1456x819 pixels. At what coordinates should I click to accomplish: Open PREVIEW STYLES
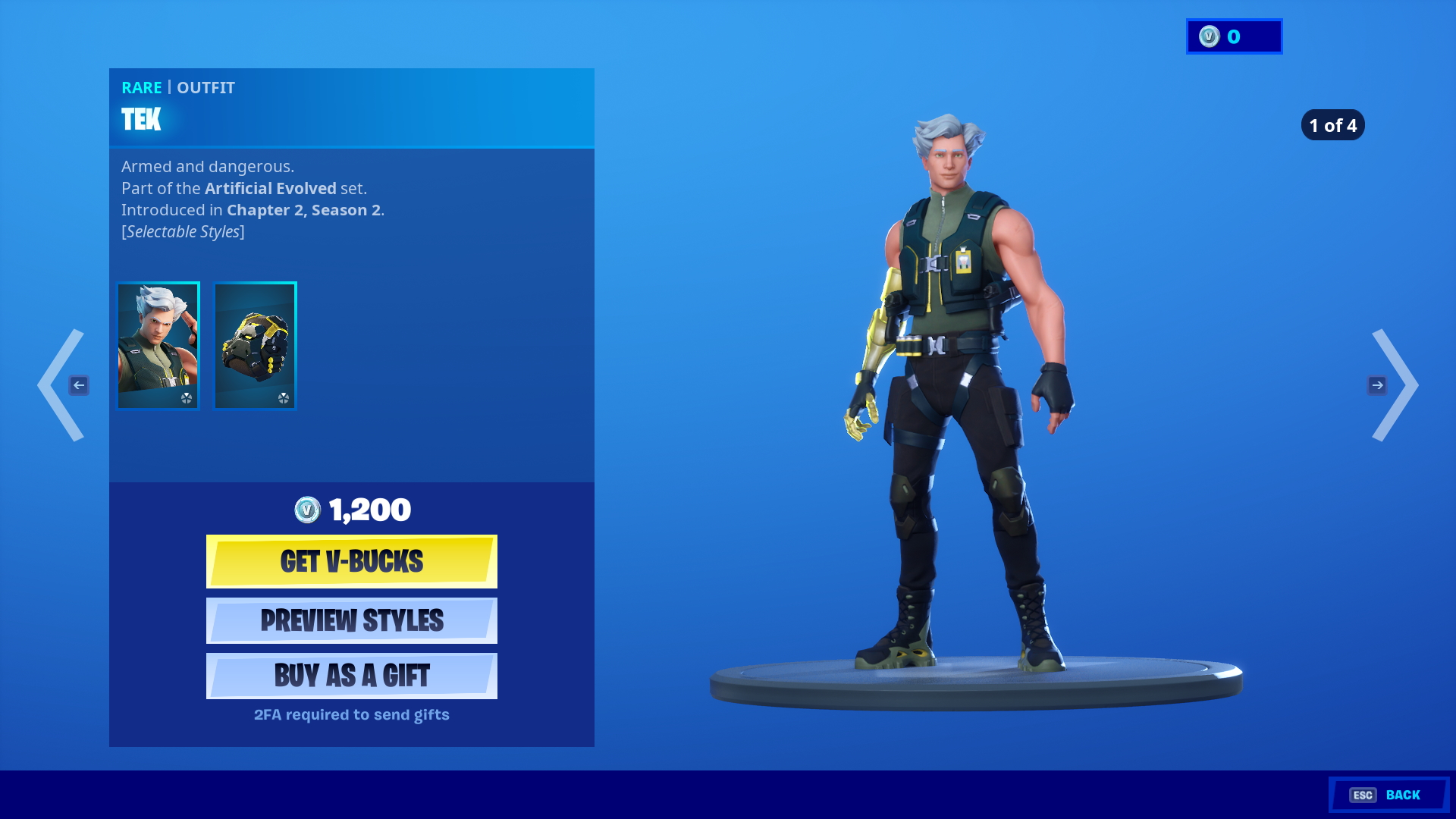coord(351,620)
